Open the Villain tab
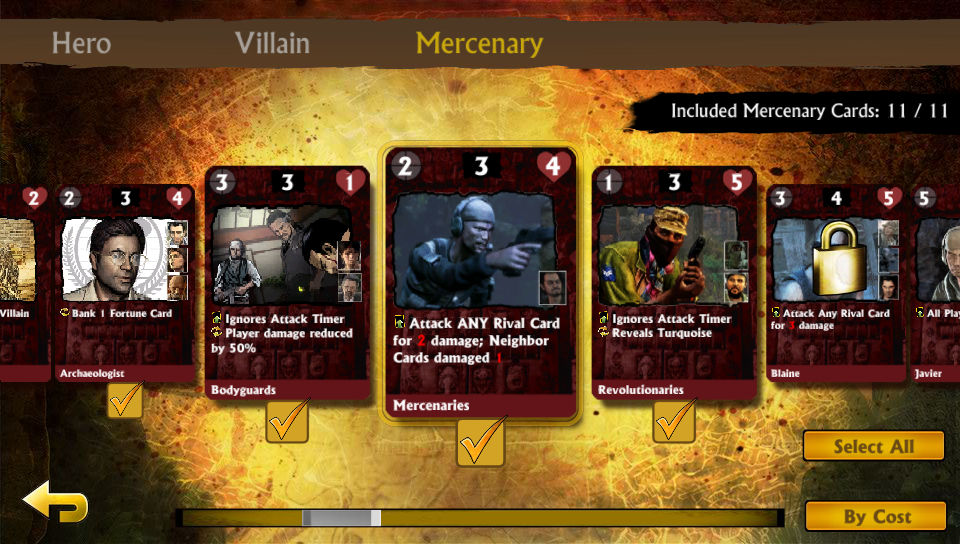 point(272,44)
